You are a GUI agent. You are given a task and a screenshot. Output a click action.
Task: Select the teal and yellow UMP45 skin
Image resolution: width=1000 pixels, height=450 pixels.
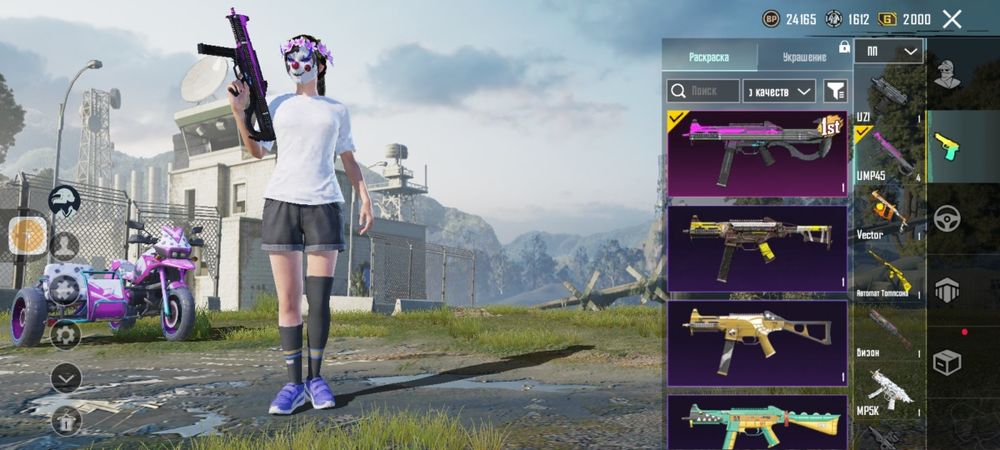(757, 422)
